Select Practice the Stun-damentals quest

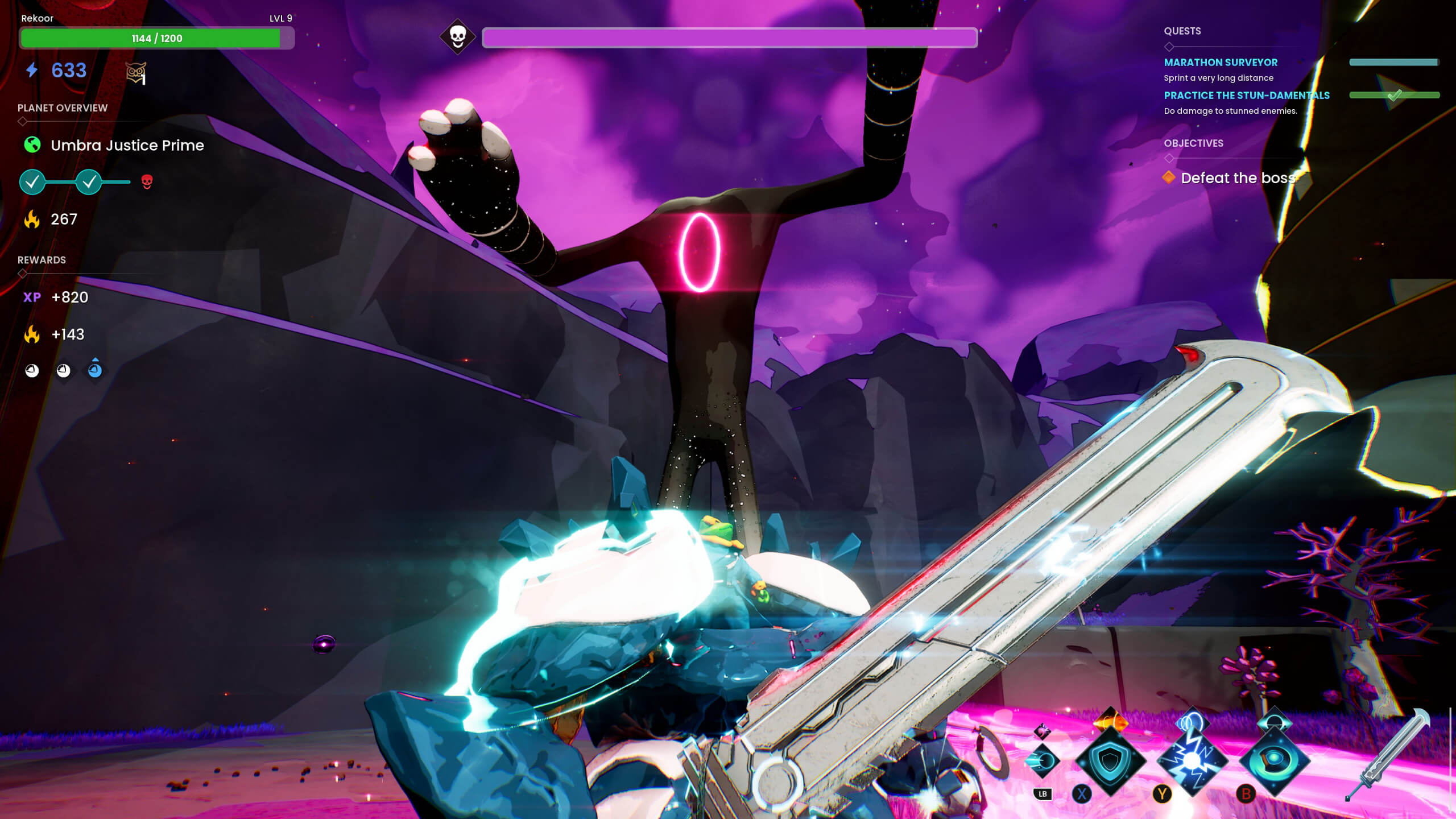1246,96
